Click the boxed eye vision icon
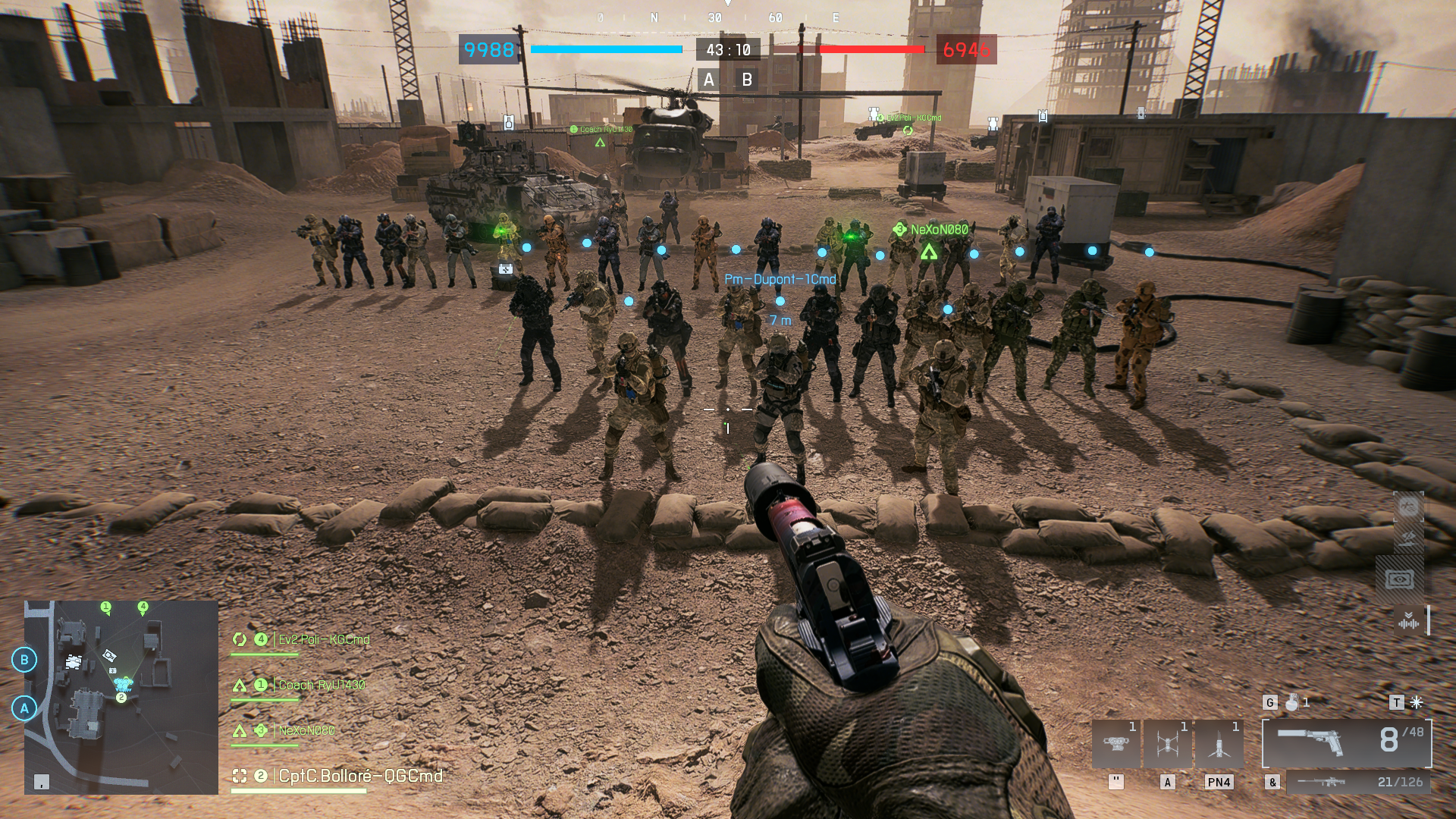 pyautogui.click(x=1399, y=580)
